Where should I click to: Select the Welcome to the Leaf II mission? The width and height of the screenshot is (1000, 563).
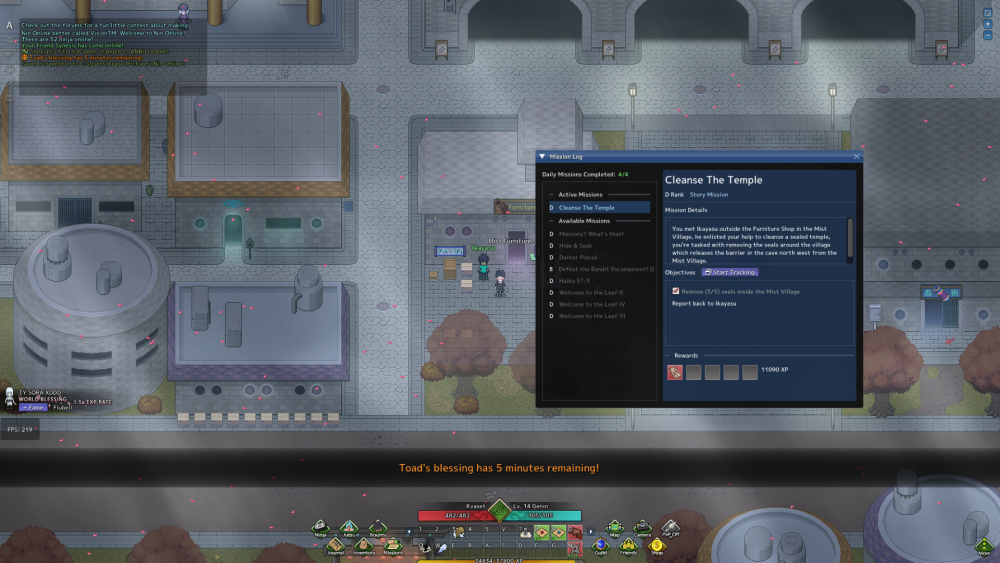[591, 293]
